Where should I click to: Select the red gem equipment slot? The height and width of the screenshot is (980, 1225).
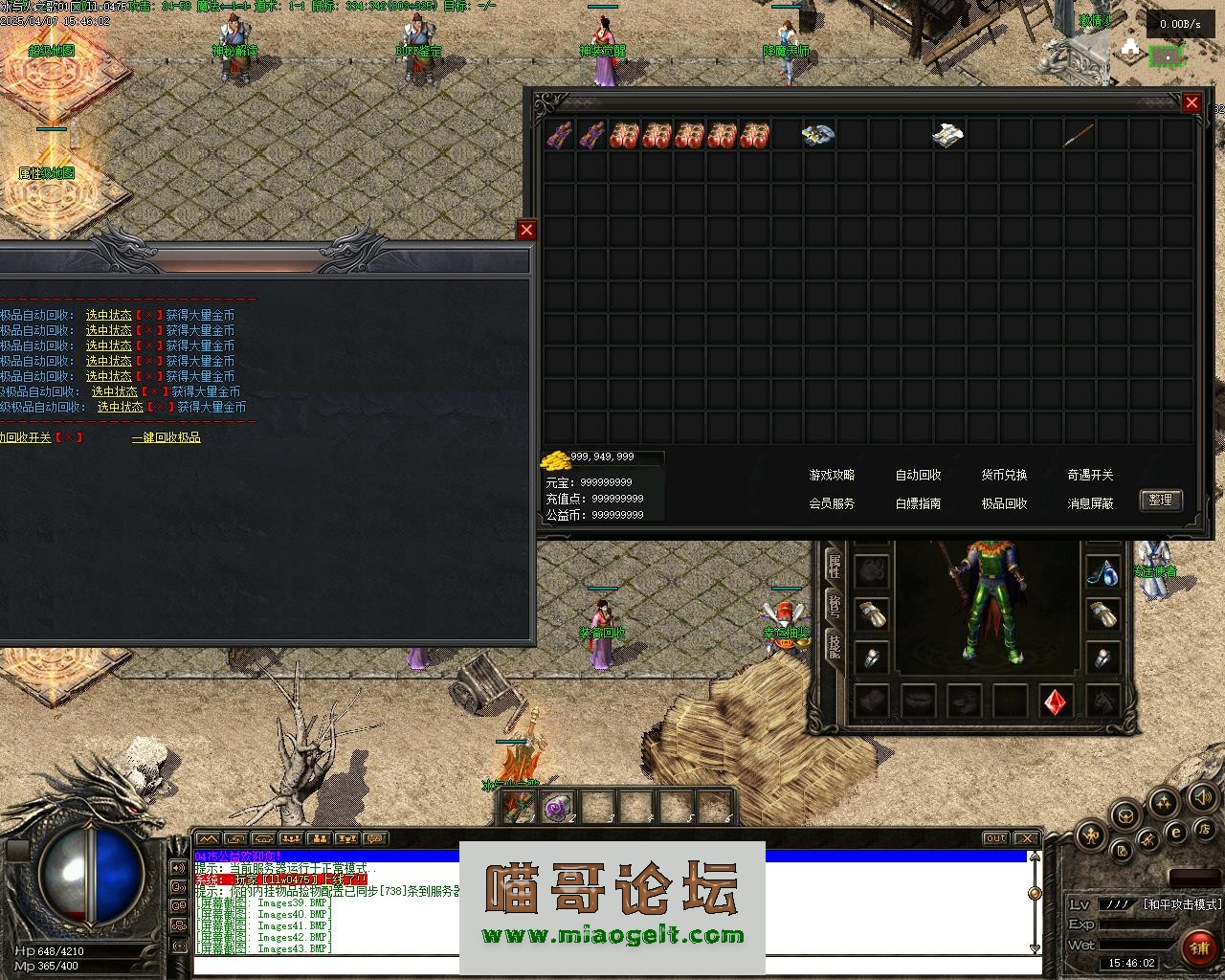[1056, 702]
